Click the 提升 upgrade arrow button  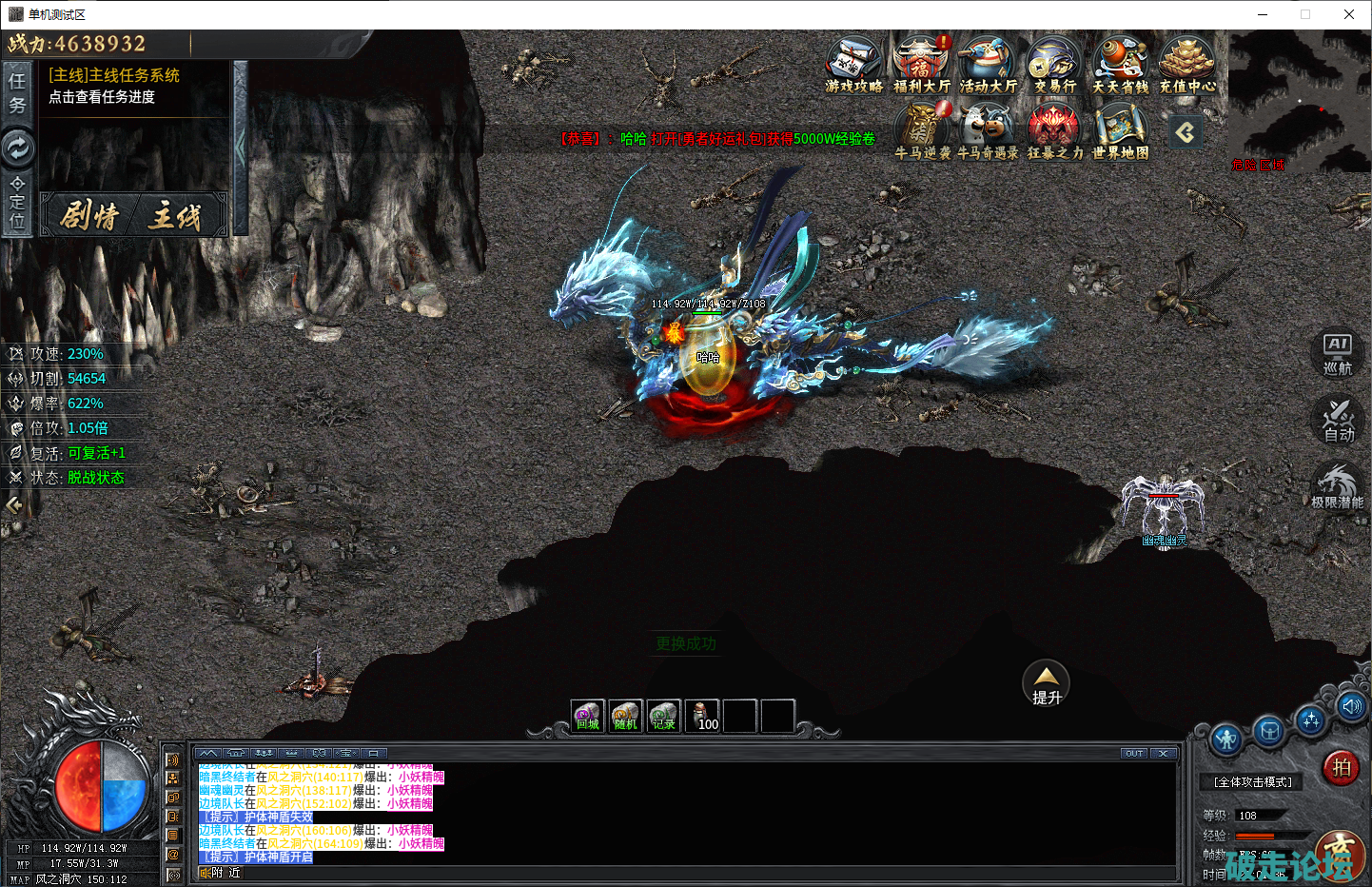coord(1046,683)
